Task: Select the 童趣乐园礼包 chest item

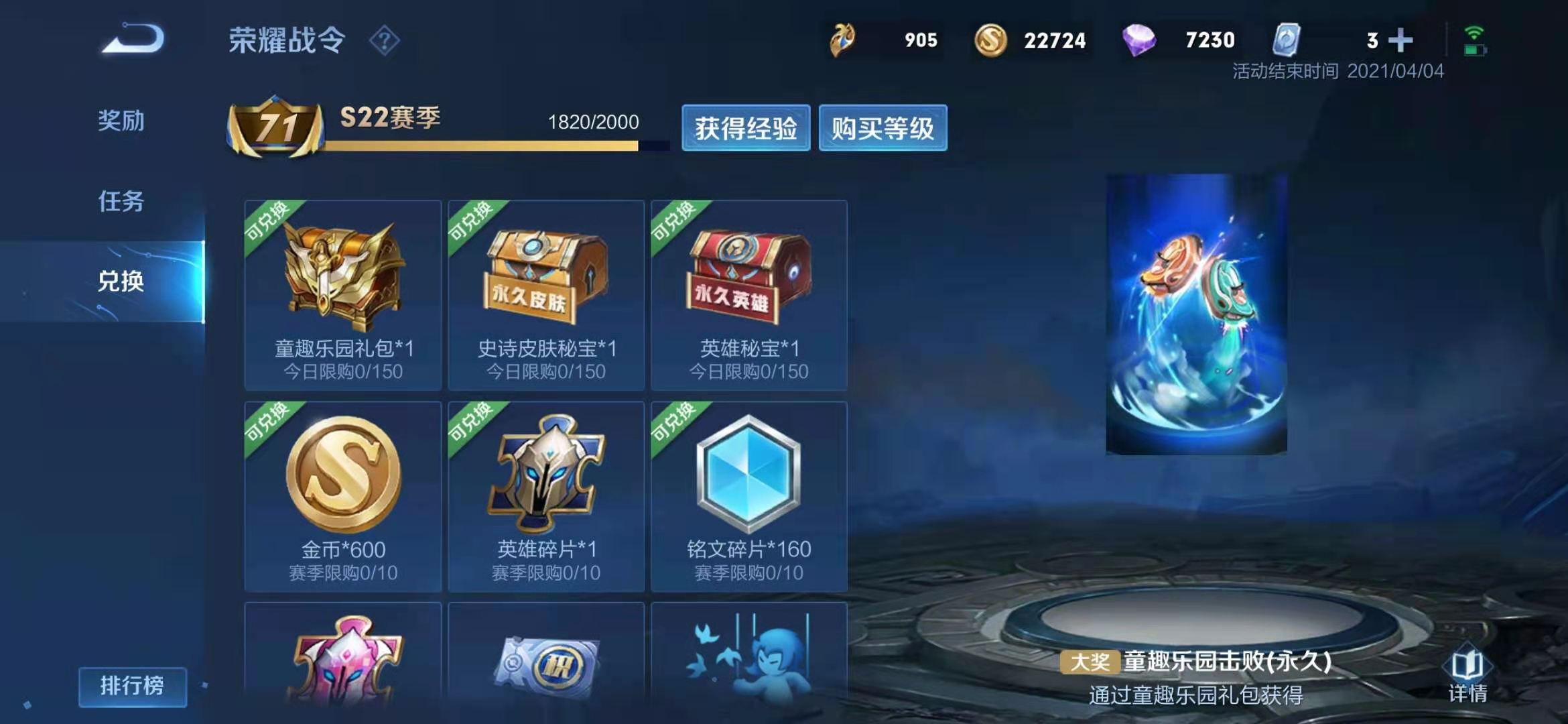Action: click(343, 295)
